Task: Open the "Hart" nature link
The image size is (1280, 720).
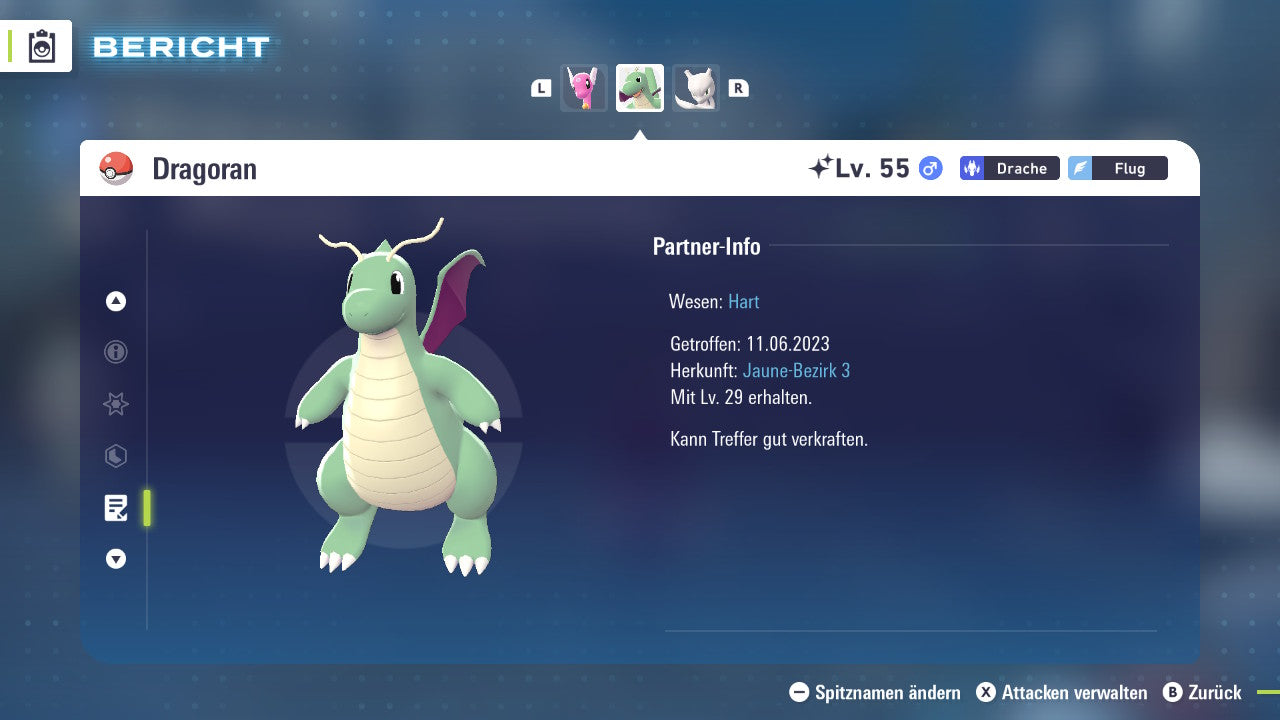Action: pos(743,301)
